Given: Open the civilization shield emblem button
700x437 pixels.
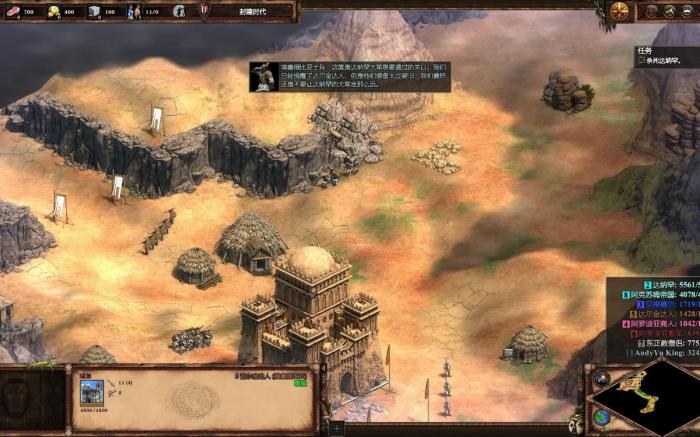Looking at the screenshot, I should [x=620, y=11].
